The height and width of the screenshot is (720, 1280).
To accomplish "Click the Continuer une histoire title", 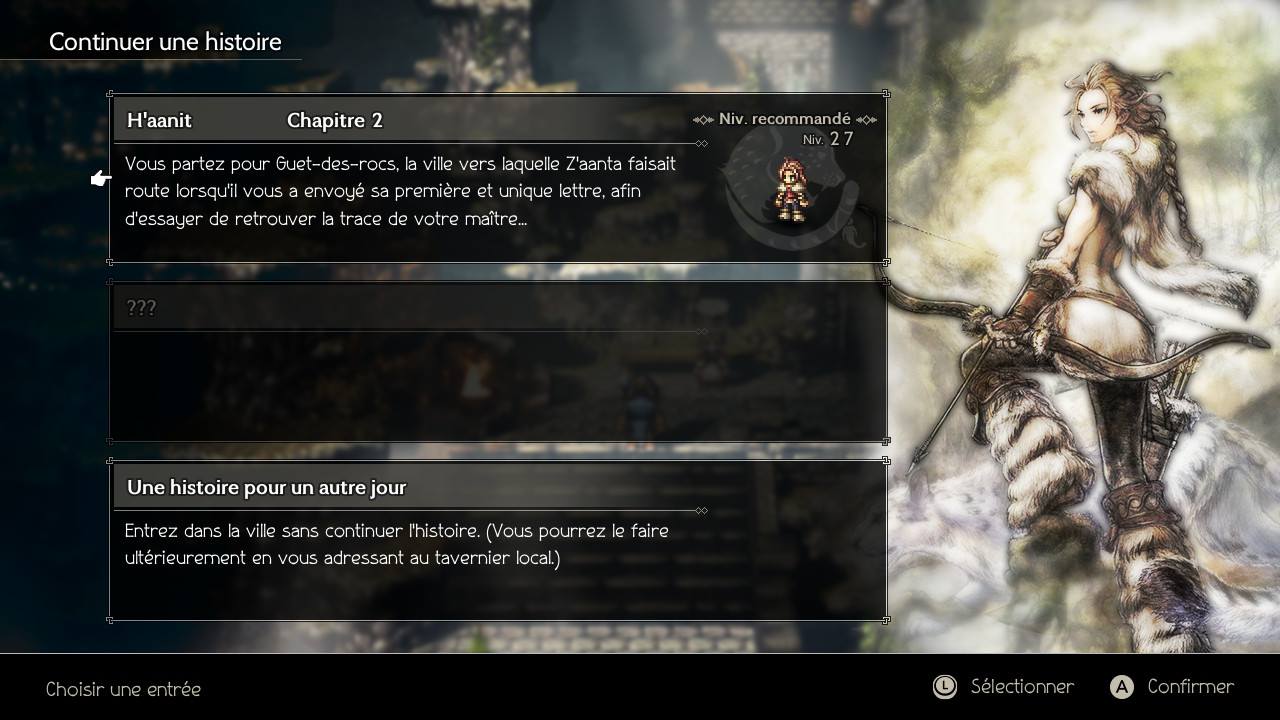I will (x=166, y=41).
